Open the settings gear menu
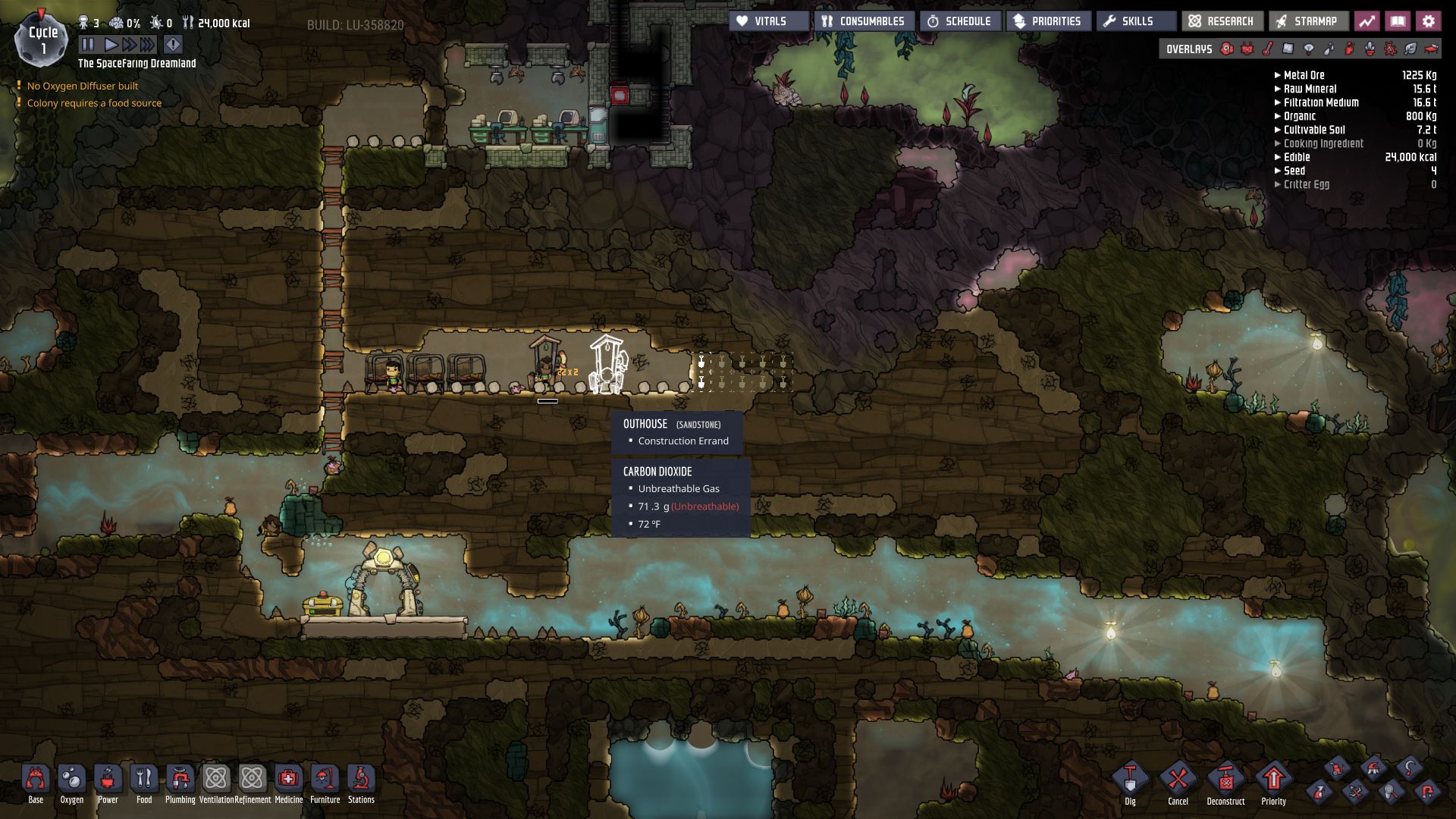This screenshot has width=1456, height=819. click(x=1429, y=21)
